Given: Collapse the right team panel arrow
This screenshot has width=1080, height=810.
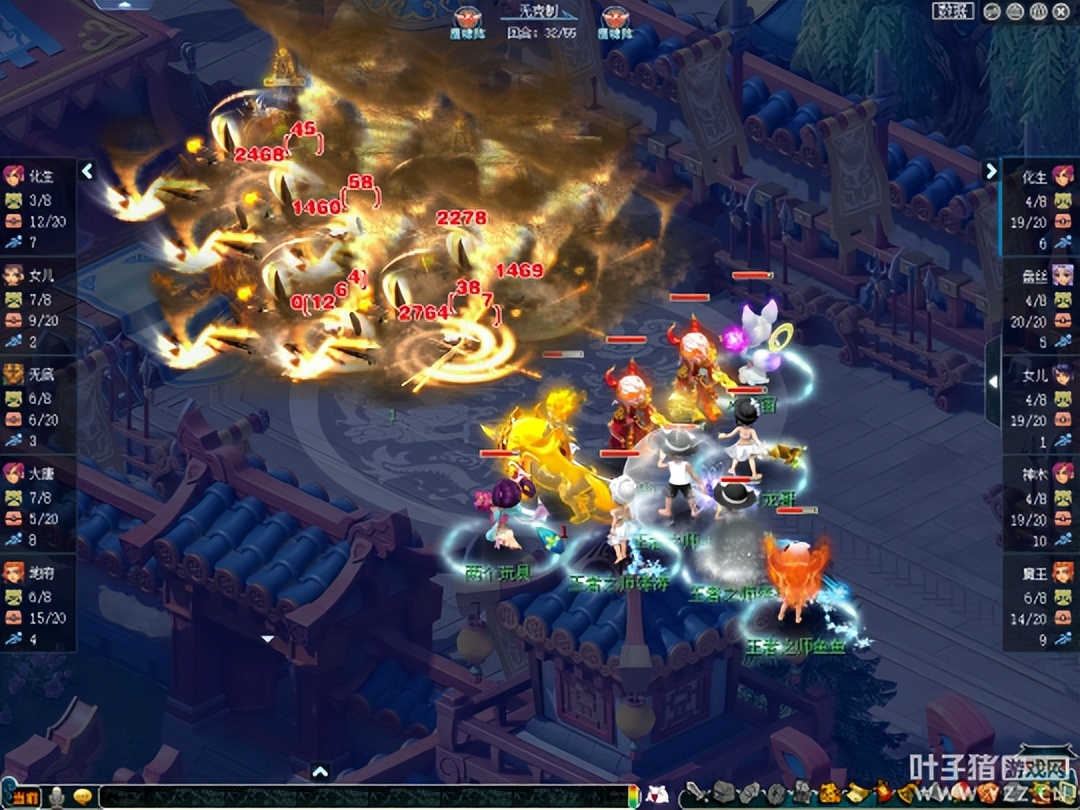Looking at the screenshot, I should click(x=991, y=171).
